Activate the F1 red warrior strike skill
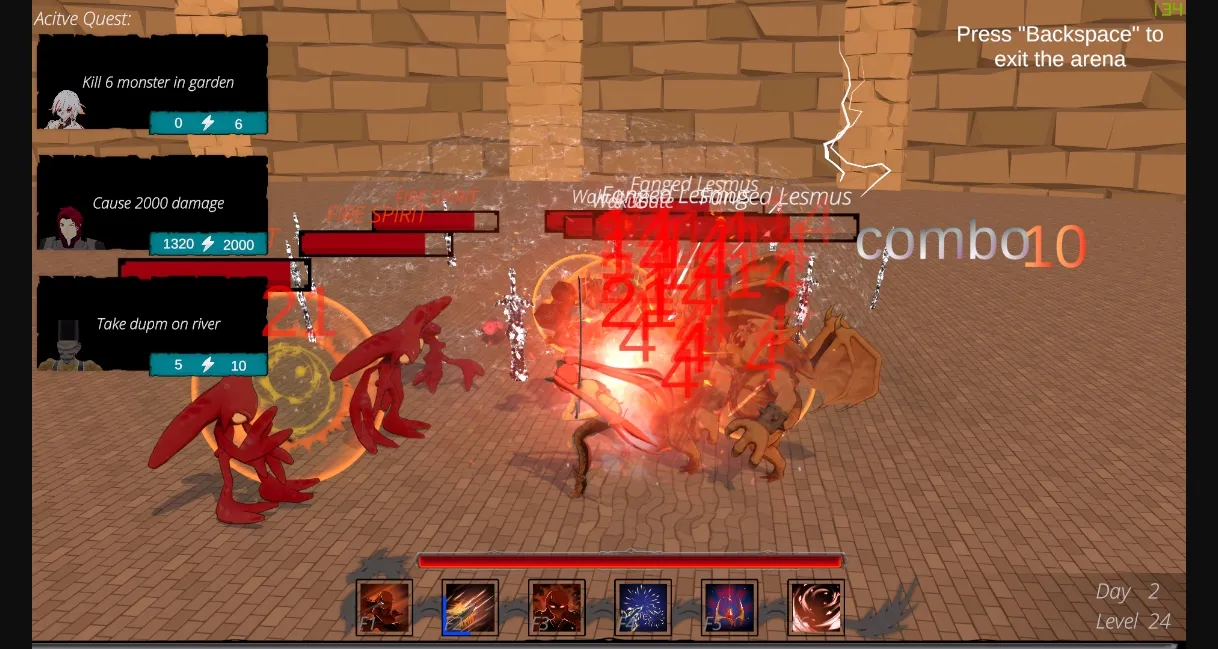Viewport: 1218px width, 649px height. [385, 607]
